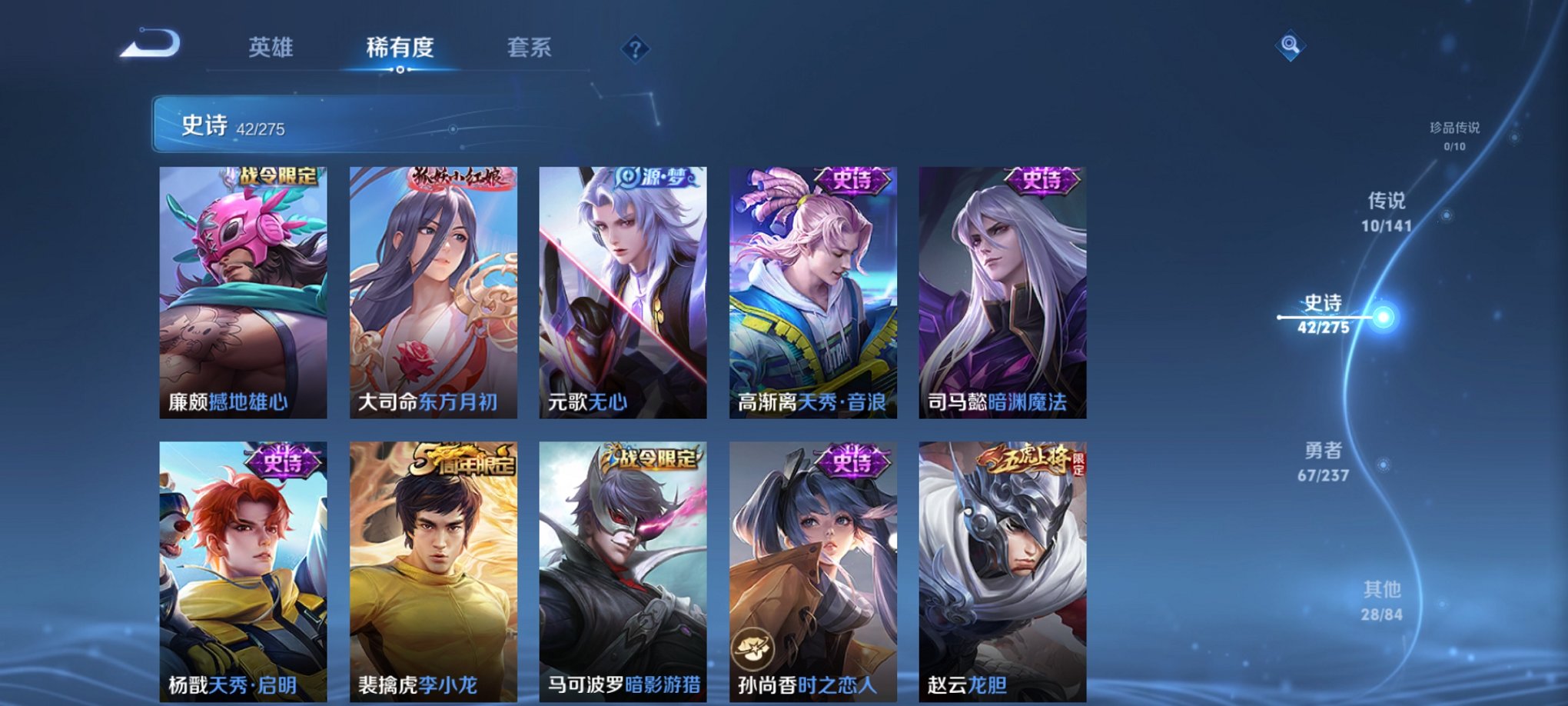Click the help question mark icon

635,48
